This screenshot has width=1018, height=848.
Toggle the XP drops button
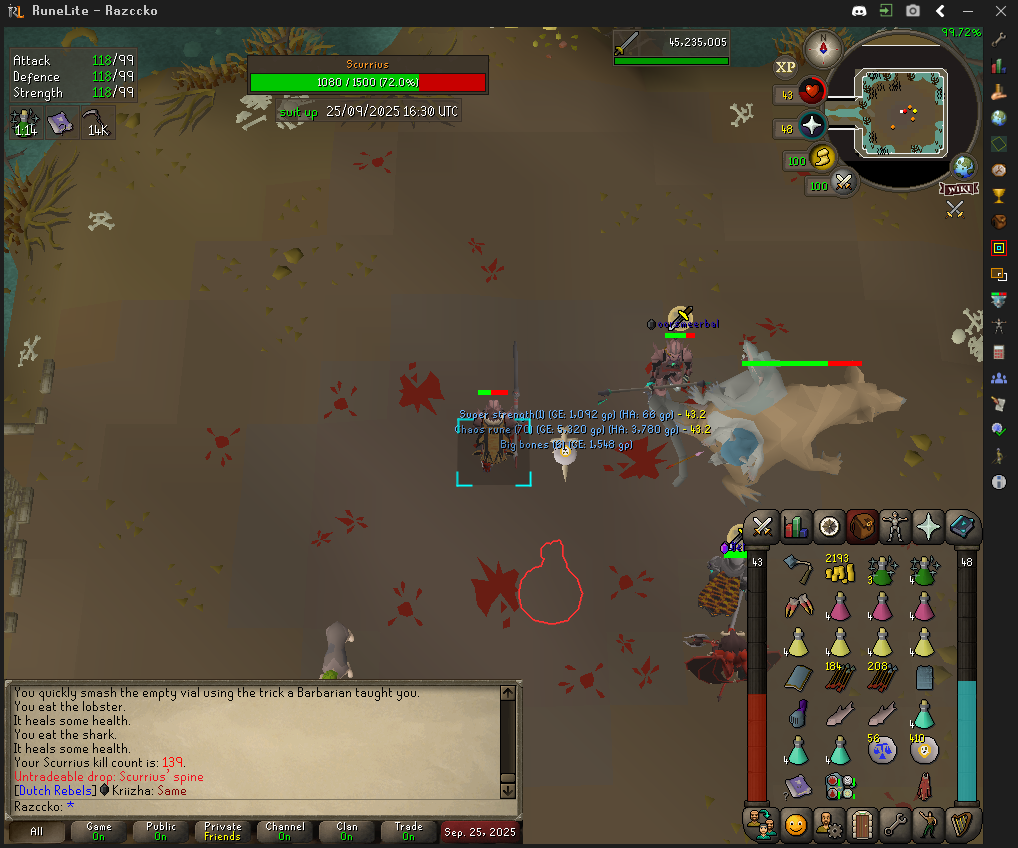coord(786,67)
